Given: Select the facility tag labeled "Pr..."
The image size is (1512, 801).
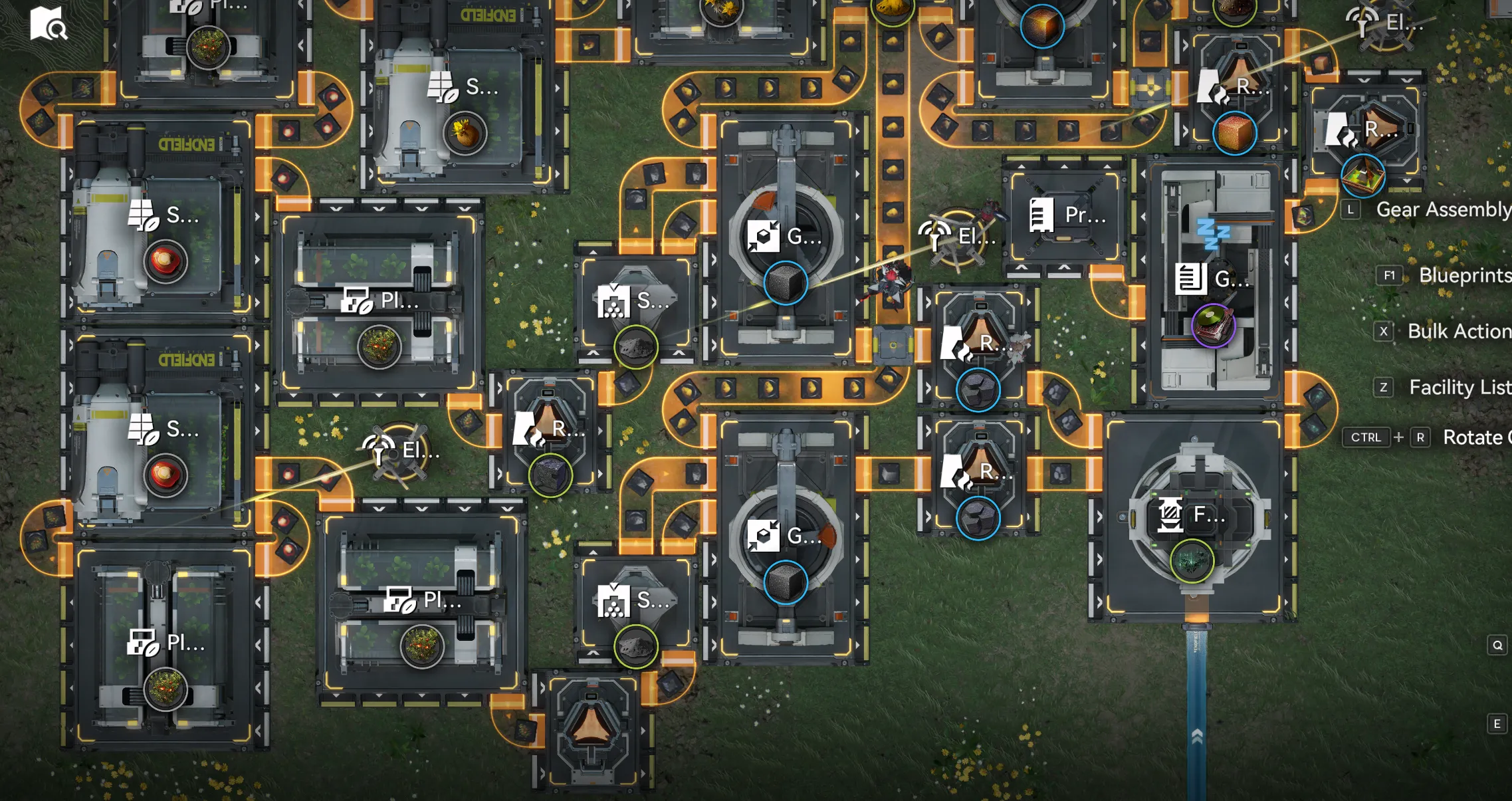Looking at the screenshot, I should [x=1067, y=215].
